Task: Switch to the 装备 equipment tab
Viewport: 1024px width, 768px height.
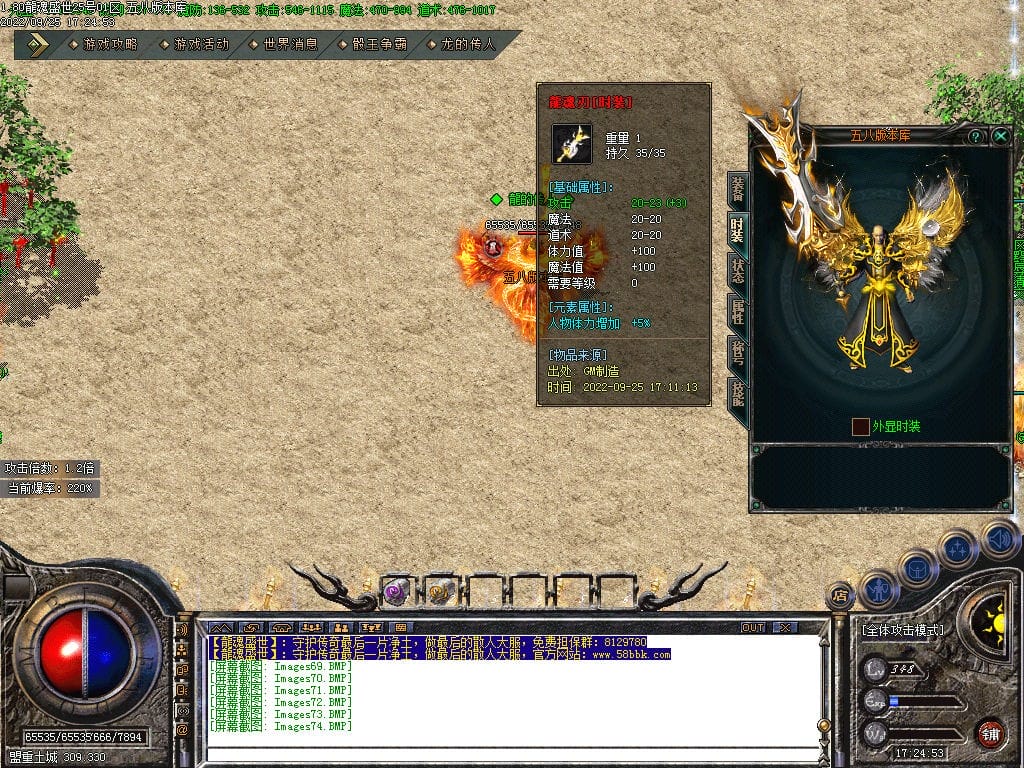Action: pos(737,189)
